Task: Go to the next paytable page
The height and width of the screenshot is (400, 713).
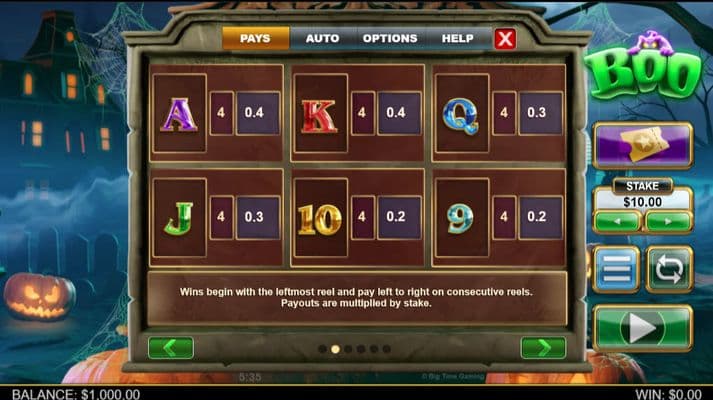Action: 543,348
